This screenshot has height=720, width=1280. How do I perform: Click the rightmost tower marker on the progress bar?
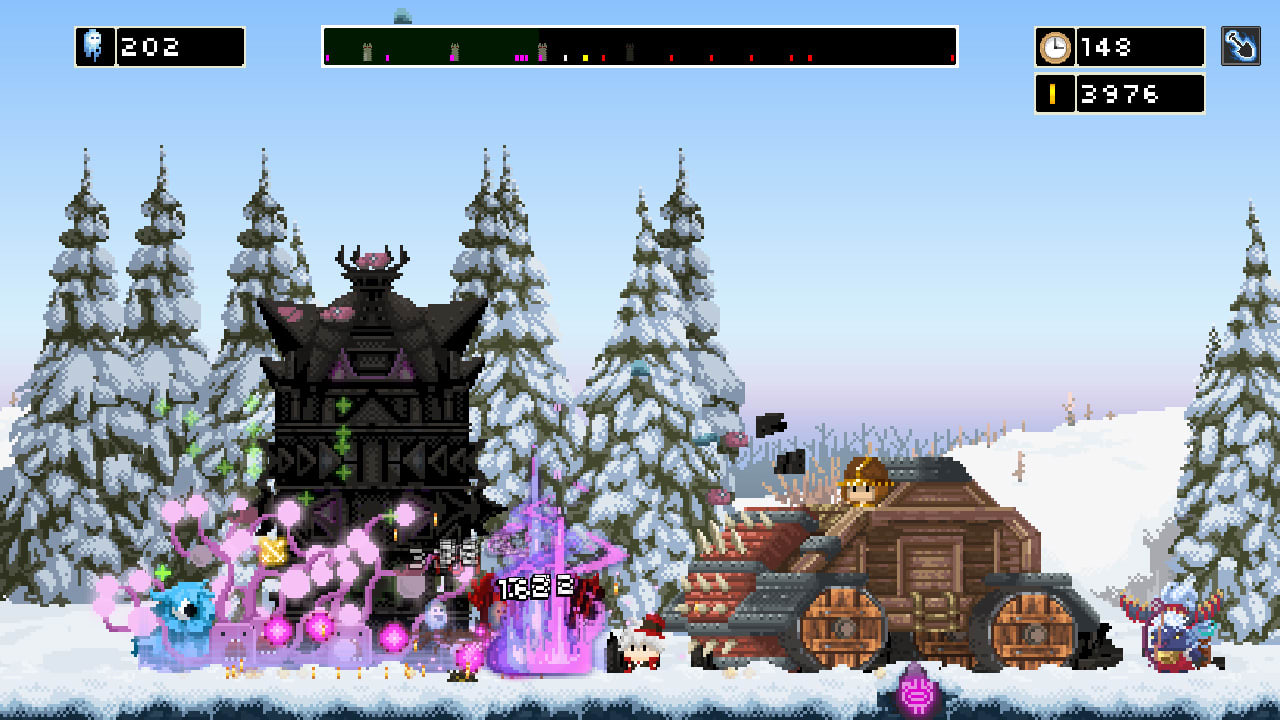(x=628, y=50)
